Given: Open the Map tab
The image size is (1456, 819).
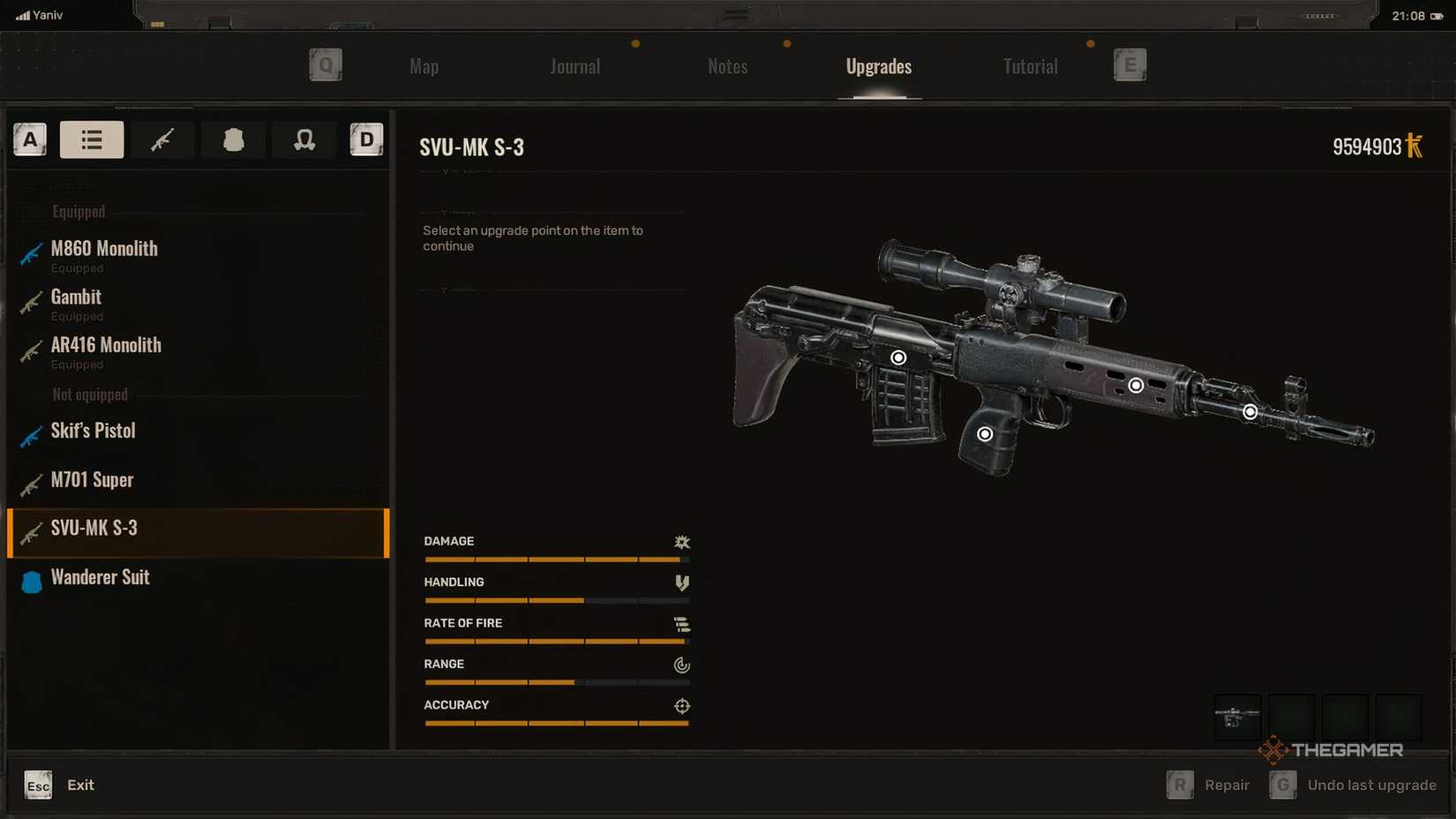Looking at the screenshot, I should [x=424, y=67].
